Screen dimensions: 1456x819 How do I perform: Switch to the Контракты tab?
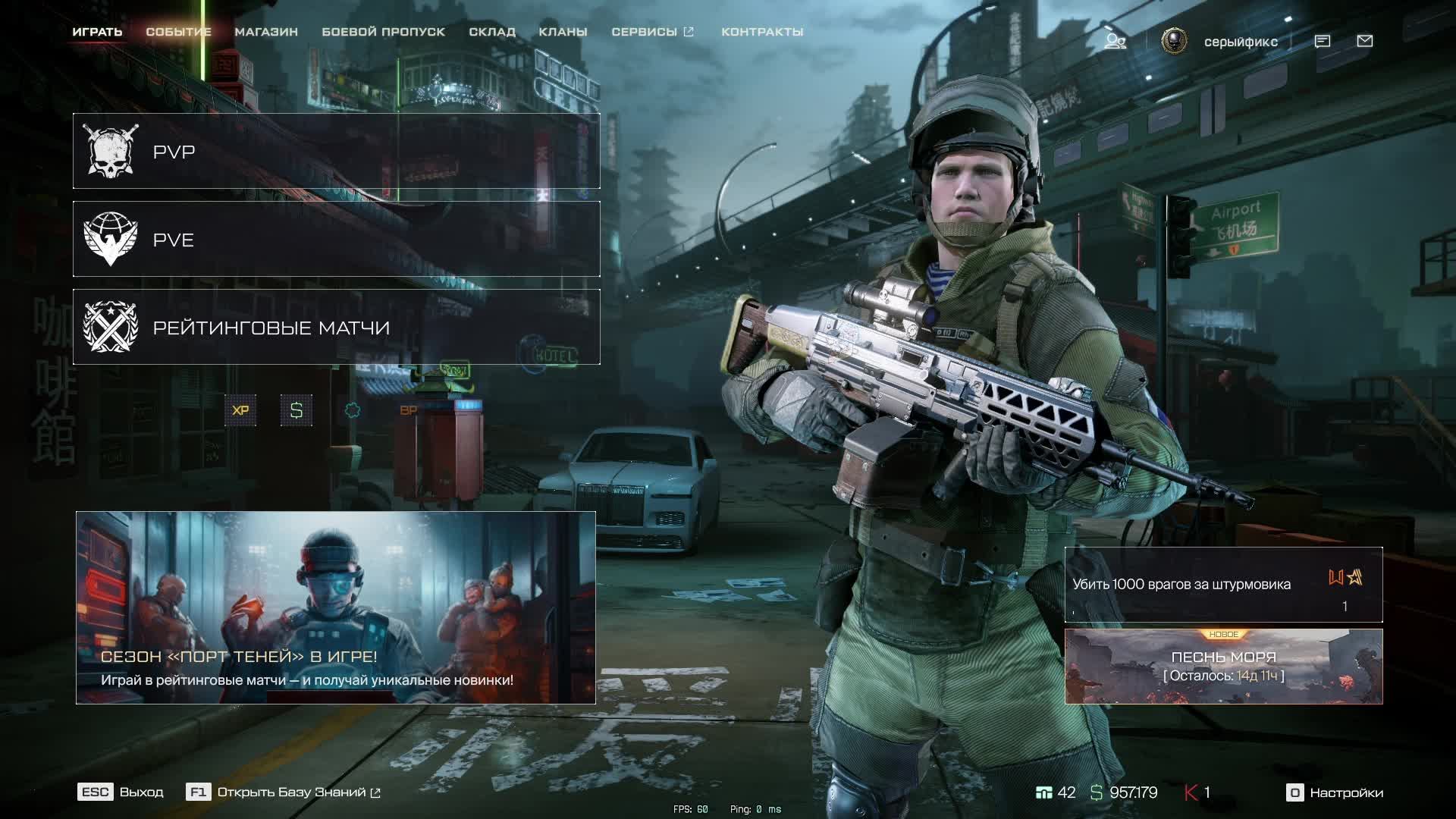click(762, 32)
